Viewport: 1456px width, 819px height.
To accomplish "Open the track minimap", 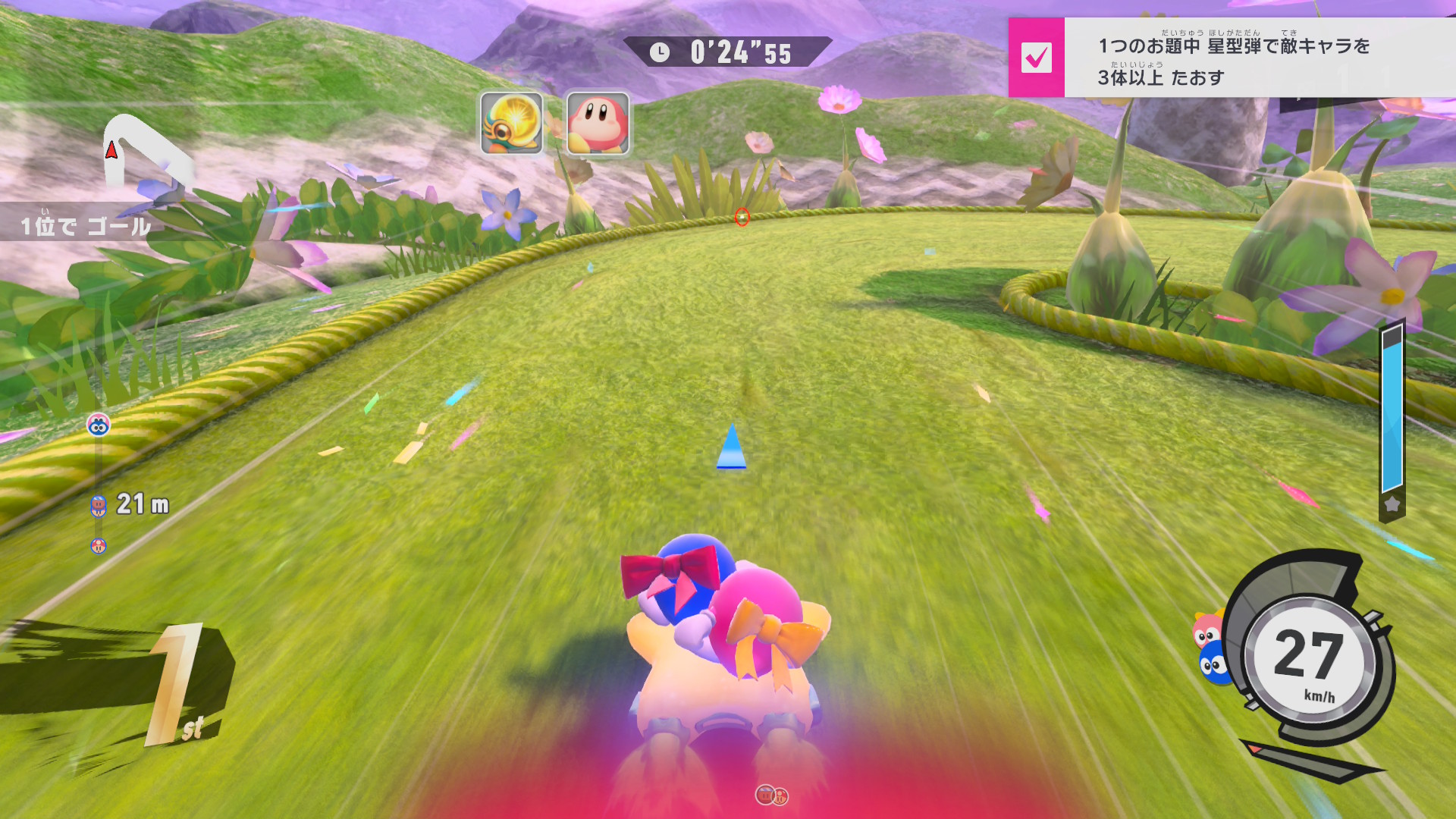I will [144, 152].
